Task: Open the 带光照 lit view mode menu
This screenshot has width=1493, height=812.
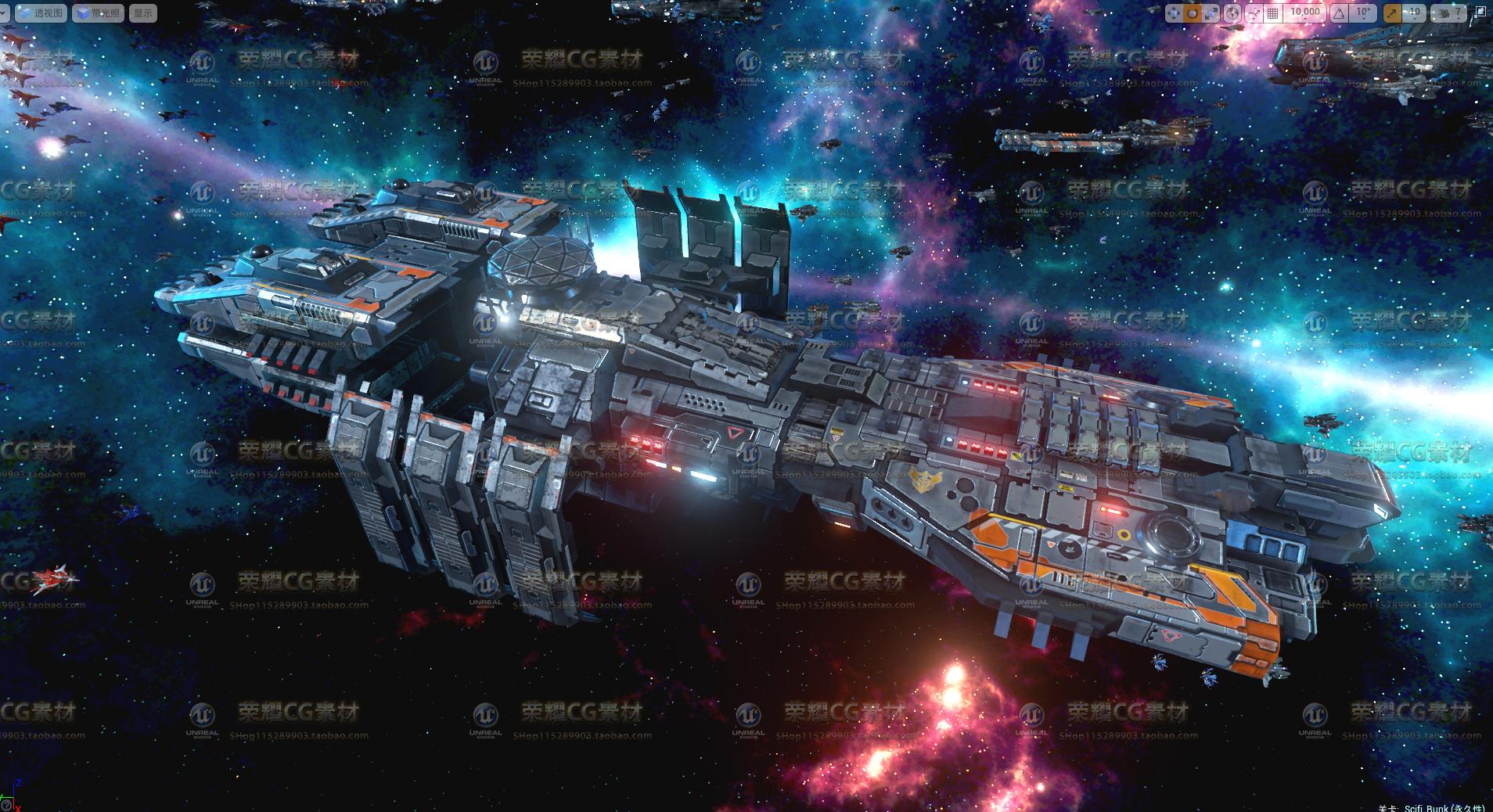Action: [x=98, y=13]
